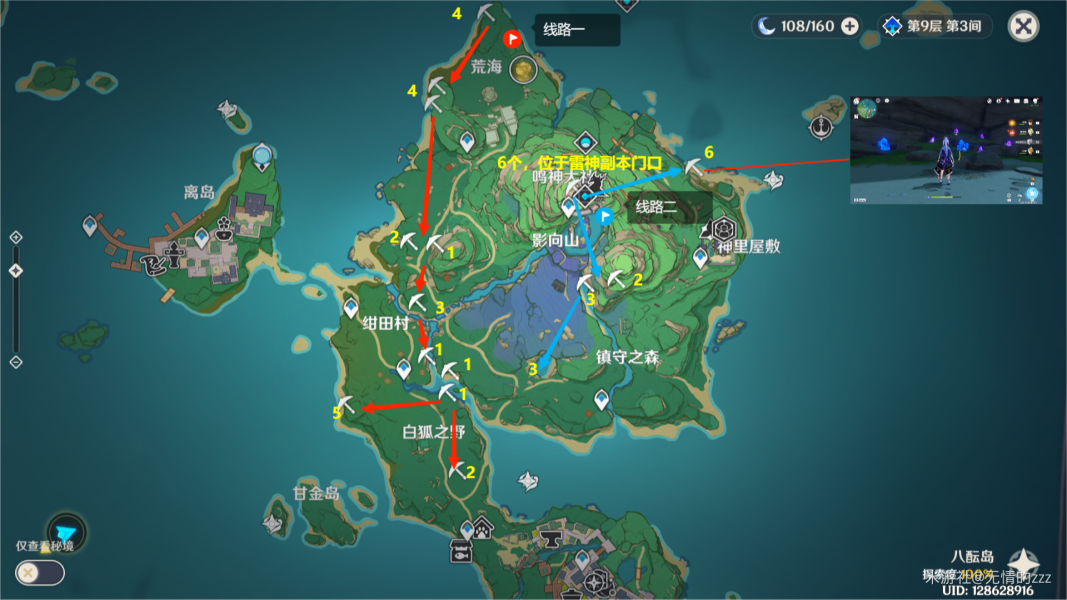
Task: Select the blue flag custom pin
Action: tap(605, 216)
